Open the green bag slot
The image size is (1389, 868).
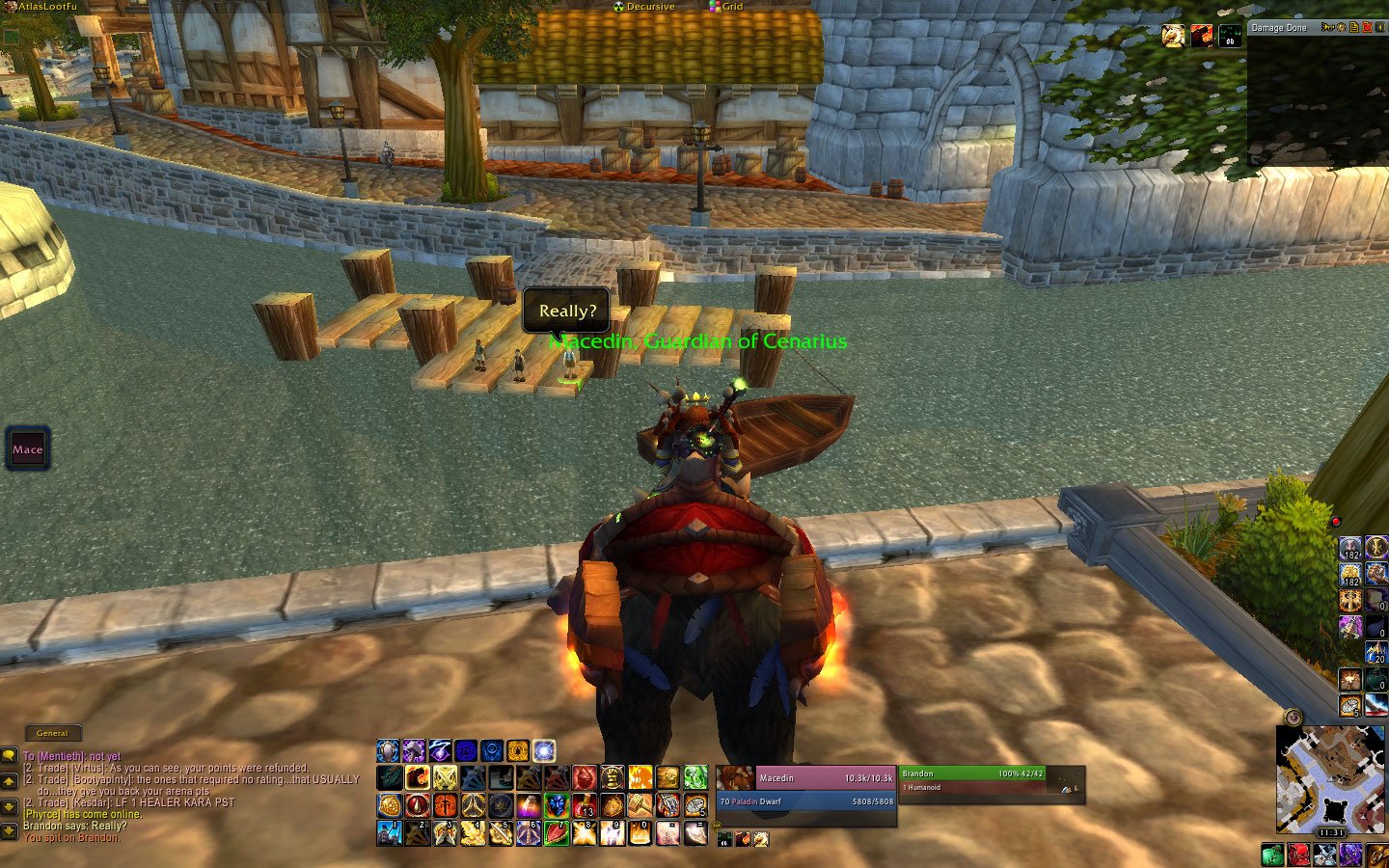tap(1272, 854)
